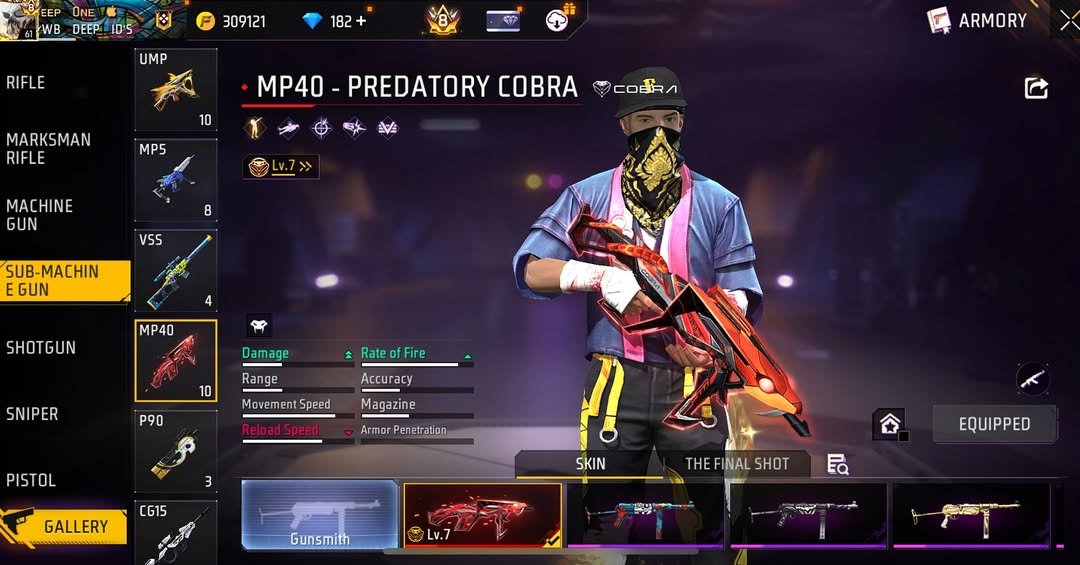Select the P90 weapon tile
This screenshot has height=565, width=1080.
coord(176,450)
